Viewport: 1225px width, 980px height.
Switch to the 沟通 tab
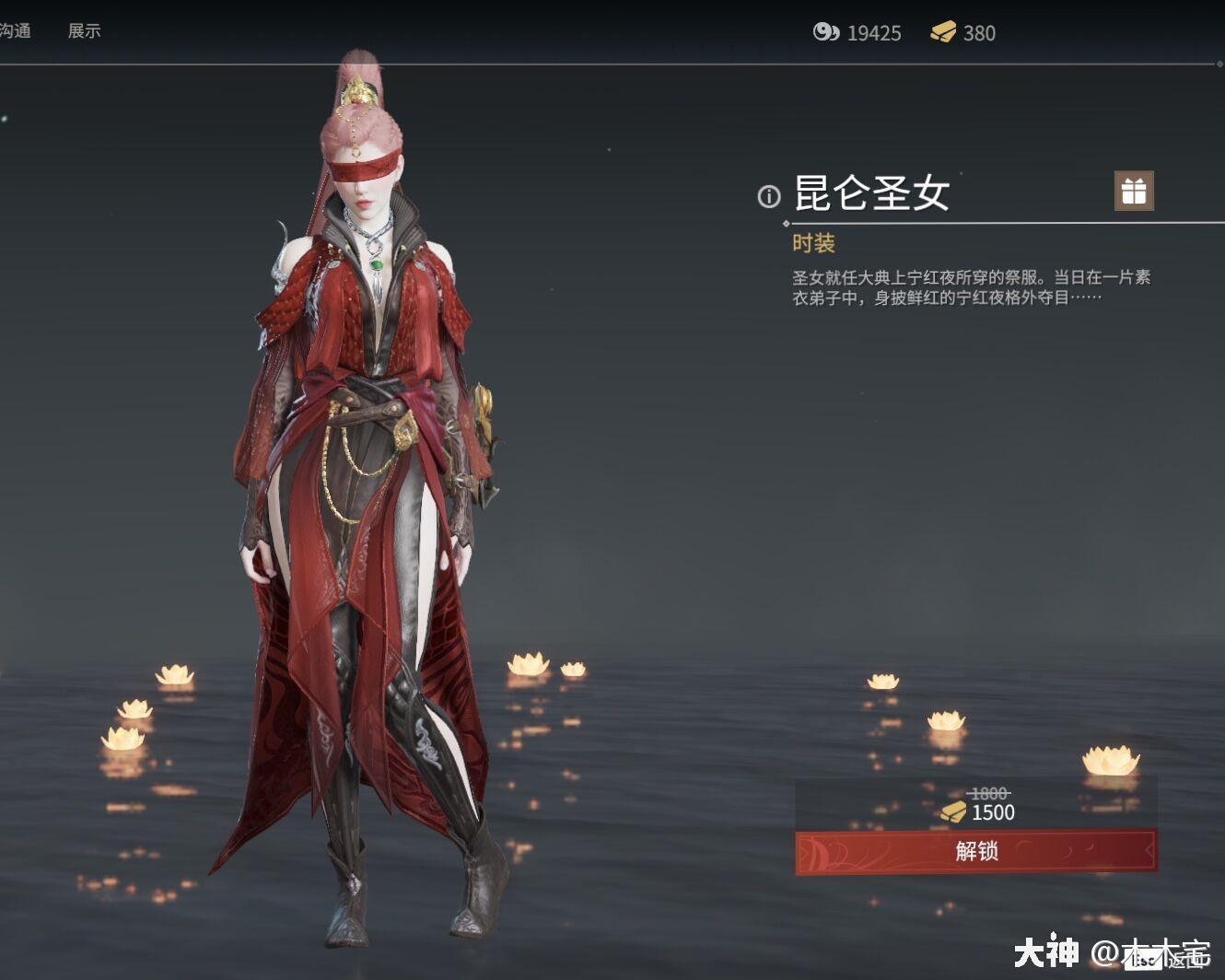13,30
